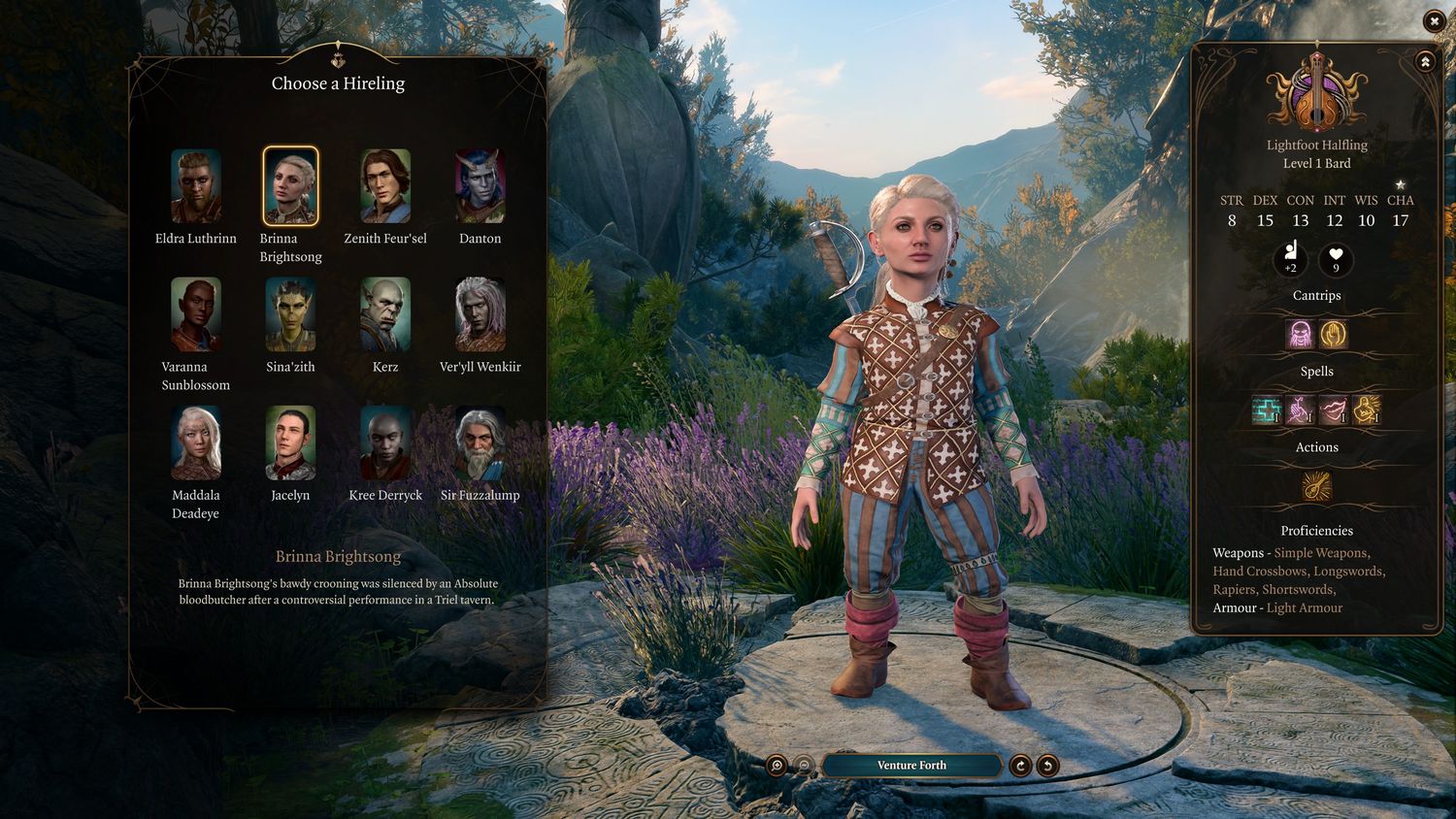Viewport: 1456px width, 819px height.
Task: Inspect the Bardic Inspiration action icon
Action: [1316, 487]
